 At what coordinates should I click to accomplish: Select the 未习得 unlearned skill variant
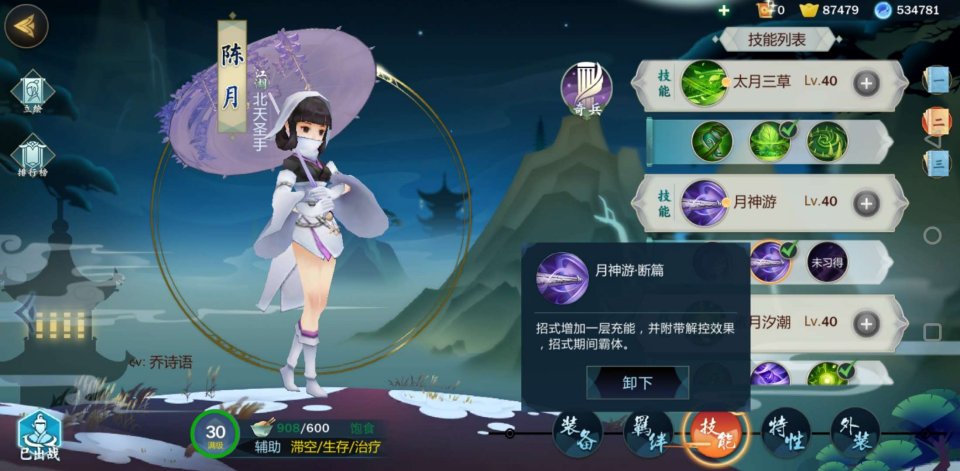pos(827,262)
